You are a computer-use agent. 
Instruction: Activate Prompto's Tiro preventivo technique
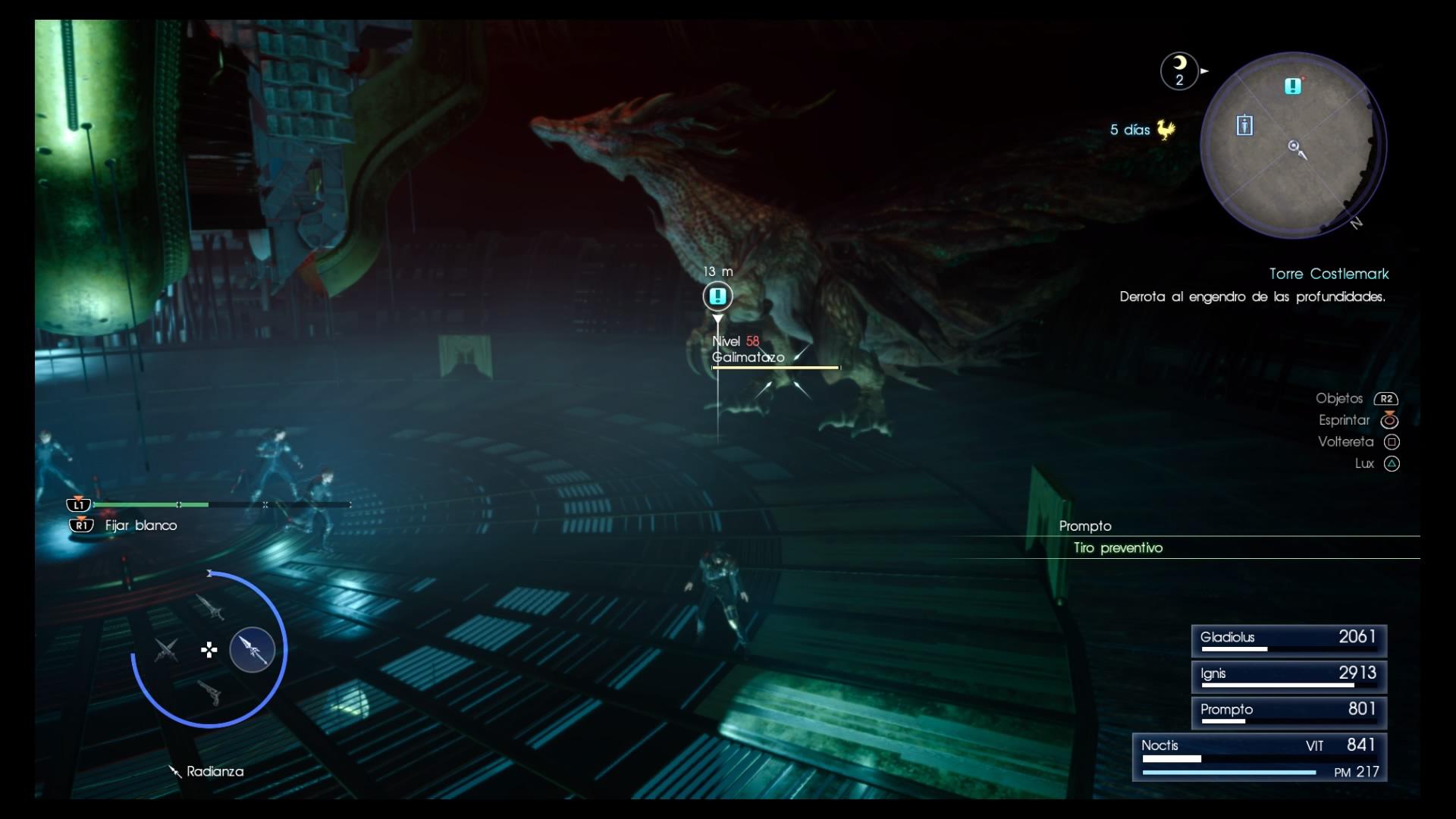1118,548
